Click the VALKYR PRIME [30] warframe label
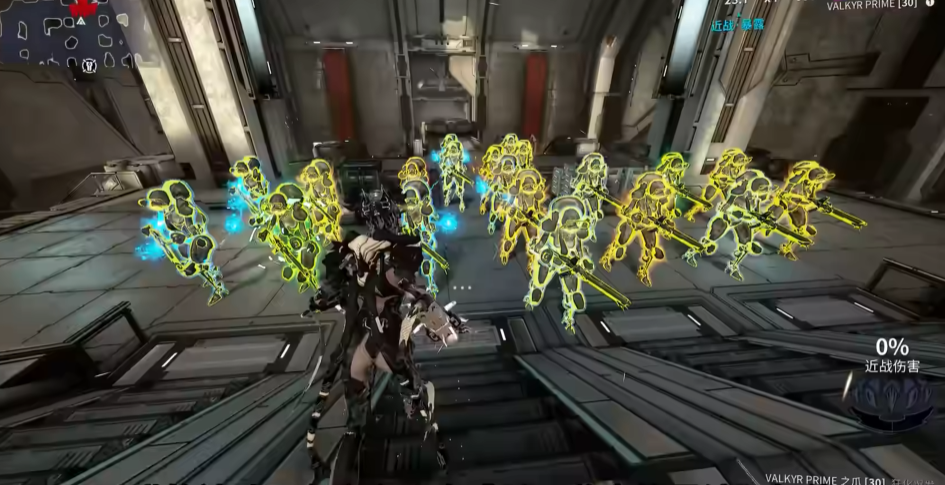This screenshot has height=485, width=945. point(872,6)
